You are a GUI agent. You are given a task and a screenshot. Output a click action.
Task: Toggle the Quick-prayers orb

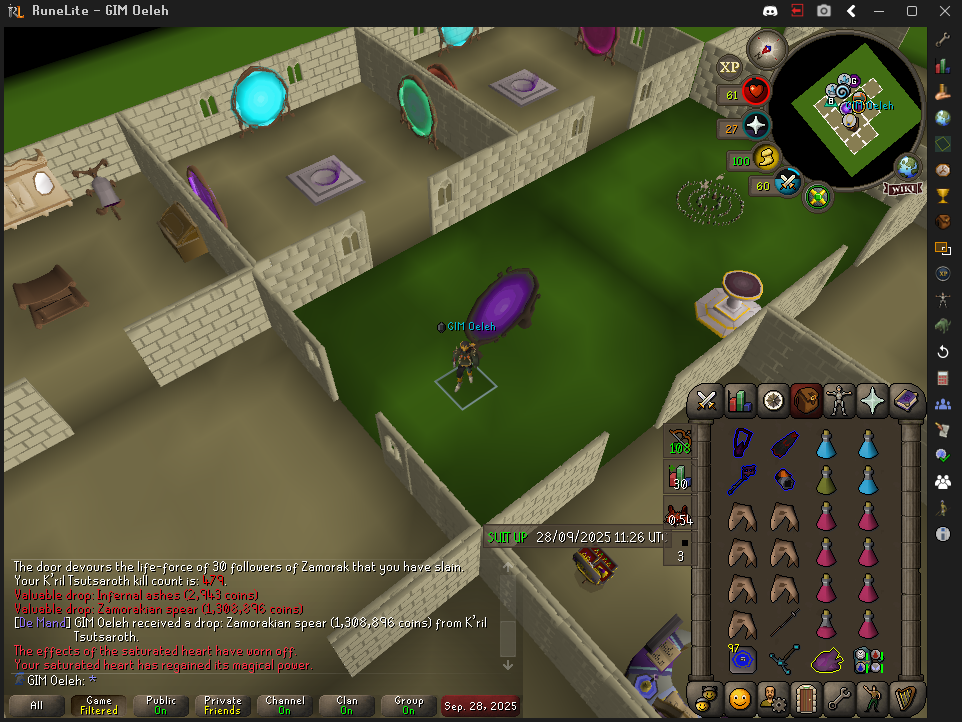pos(757,127)
